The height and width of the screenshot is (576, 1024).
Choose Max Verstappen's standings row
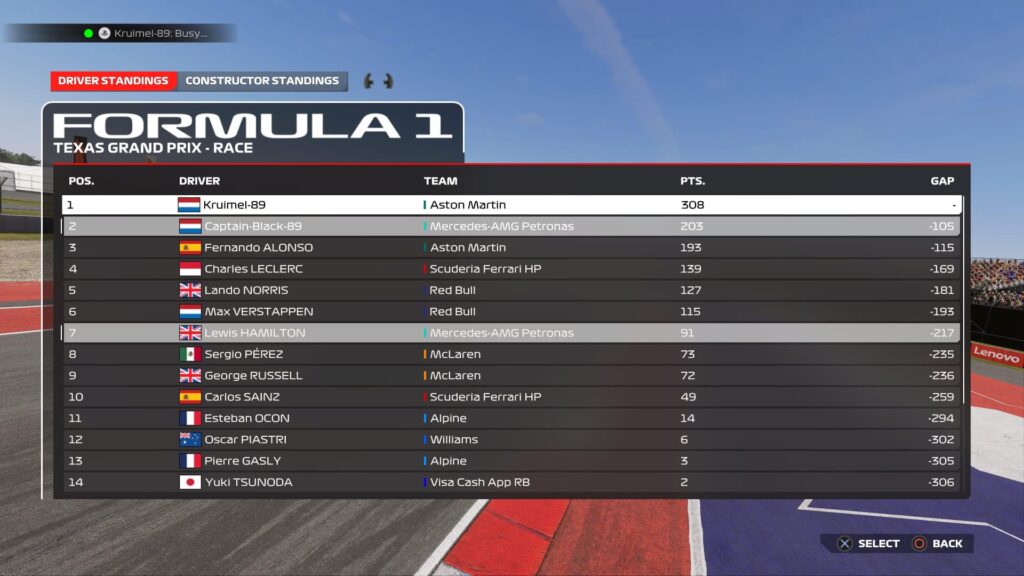coord(511,311)
